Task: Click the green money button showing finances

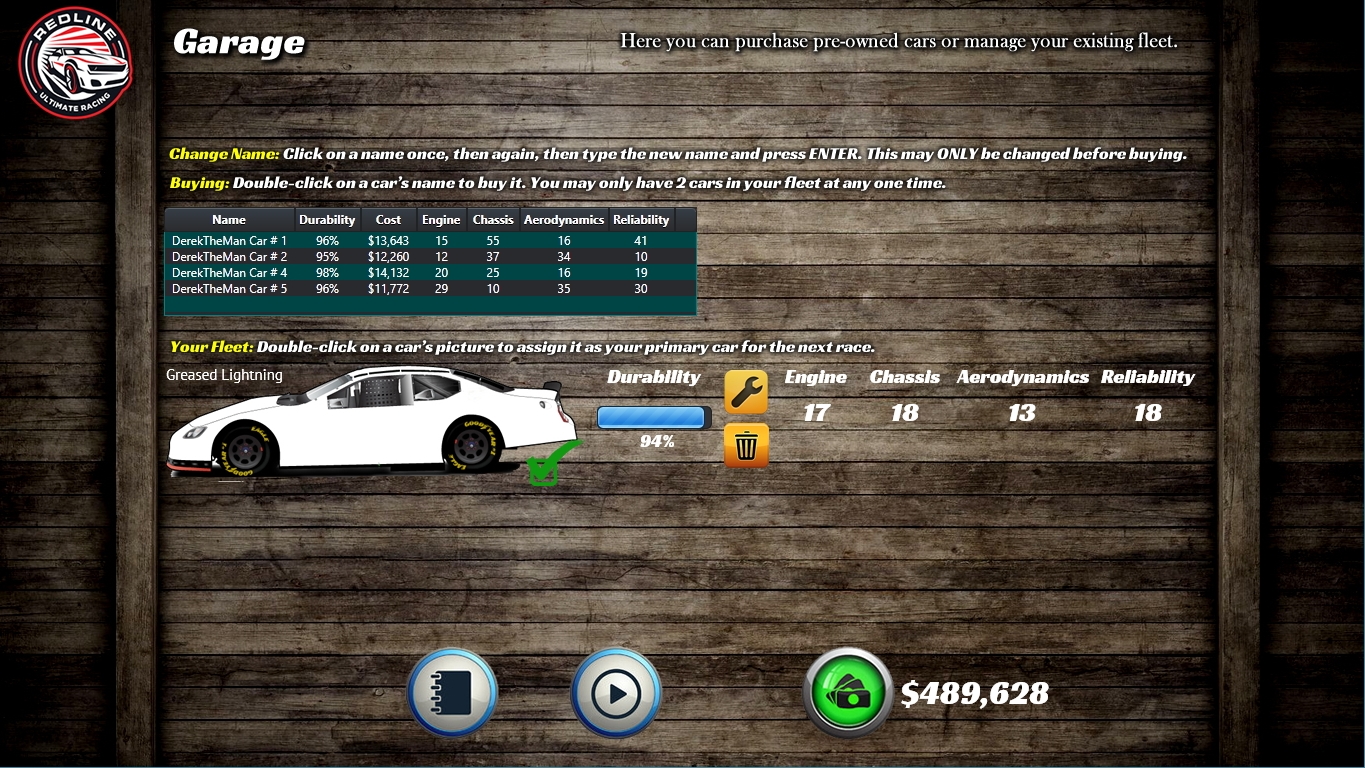Action: [x=847, y=691]
